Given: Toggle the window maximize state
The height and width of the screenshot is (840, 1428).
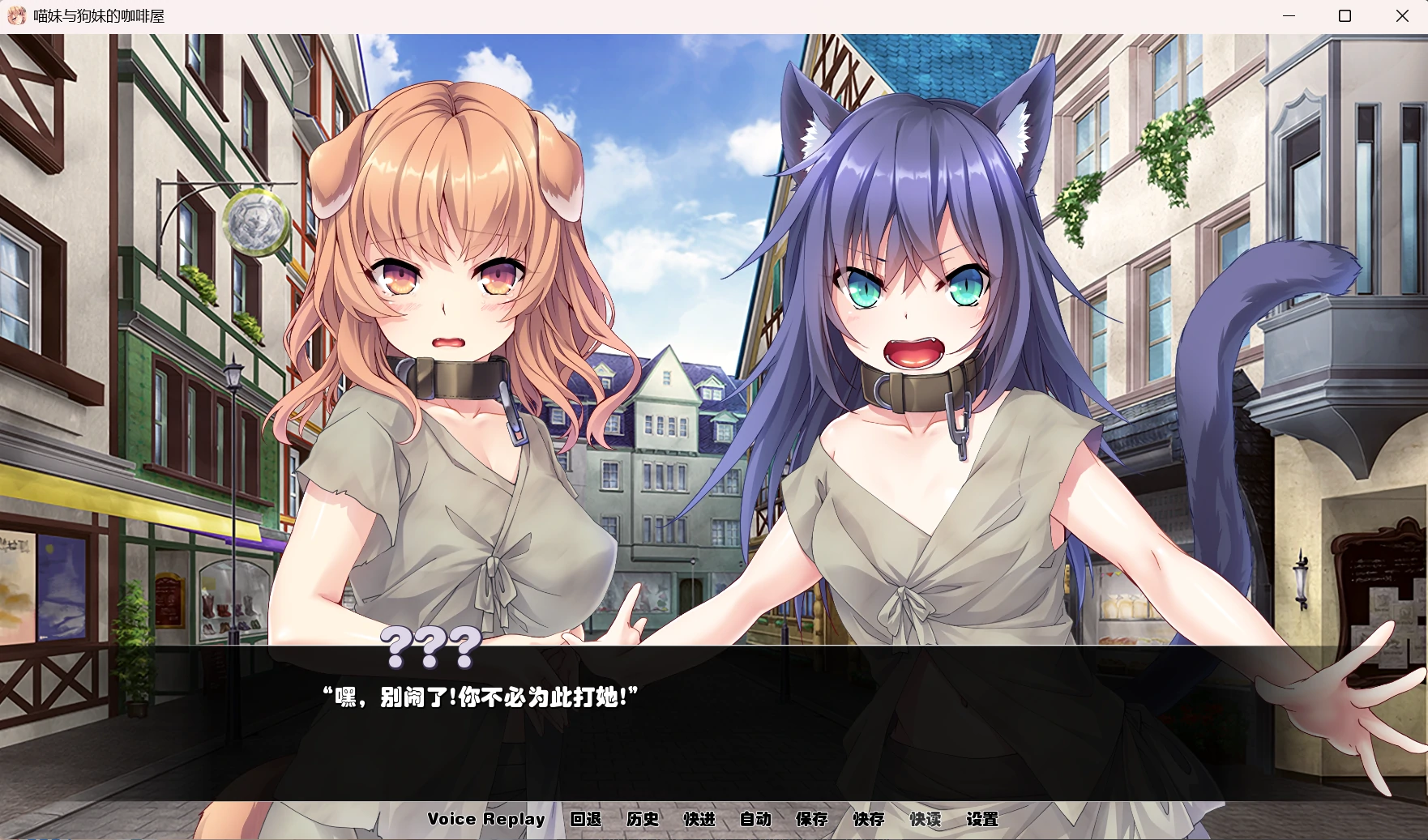Looking at the screenshot, I should click(x=1344, y=15).
